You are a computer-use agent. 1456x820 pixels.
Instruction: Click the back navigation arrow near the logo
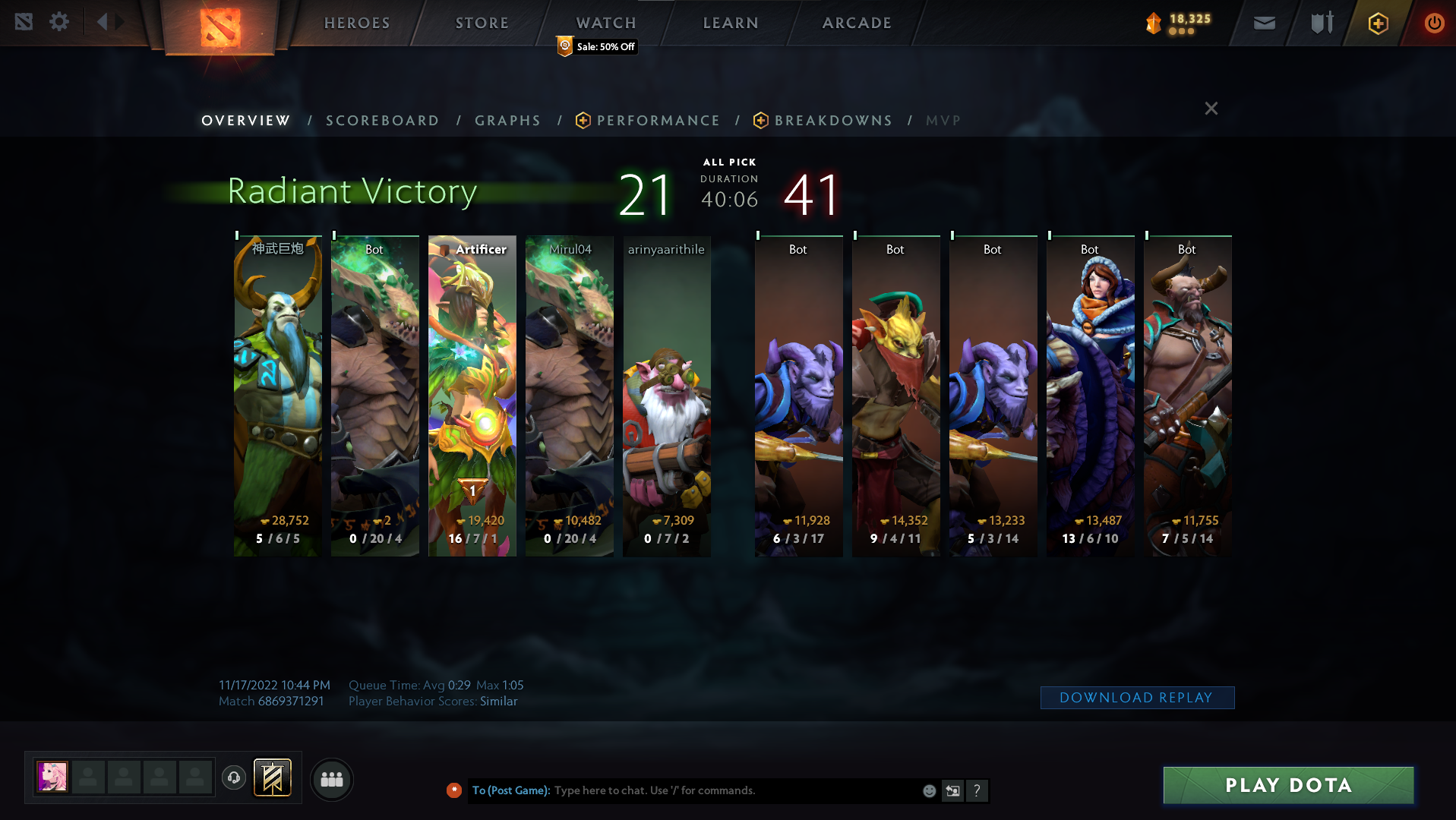pos(103,22)
